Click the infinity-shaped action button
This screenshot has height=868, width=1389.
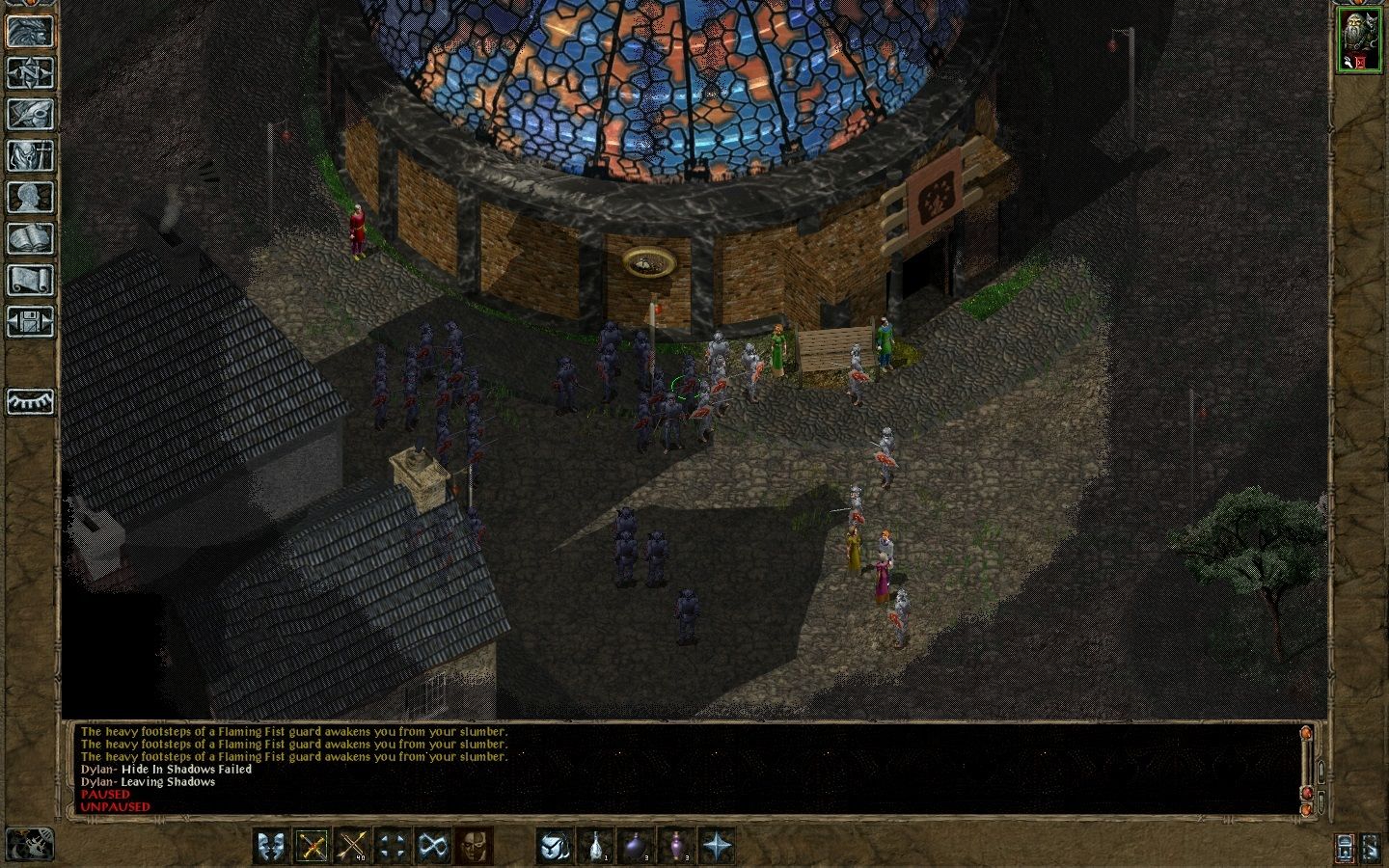(x=432, y=846)
